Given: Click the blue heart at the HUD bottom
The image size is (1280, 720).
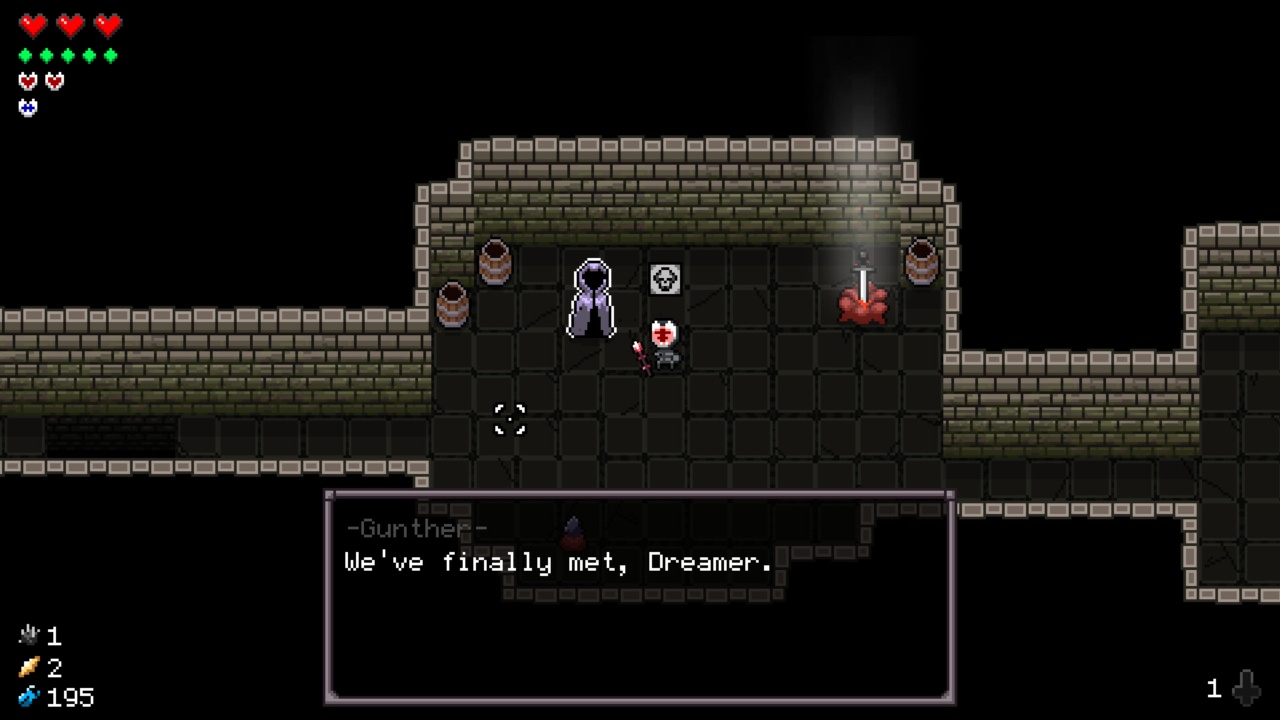Looking at the screenshot, I should click(27, 107).
